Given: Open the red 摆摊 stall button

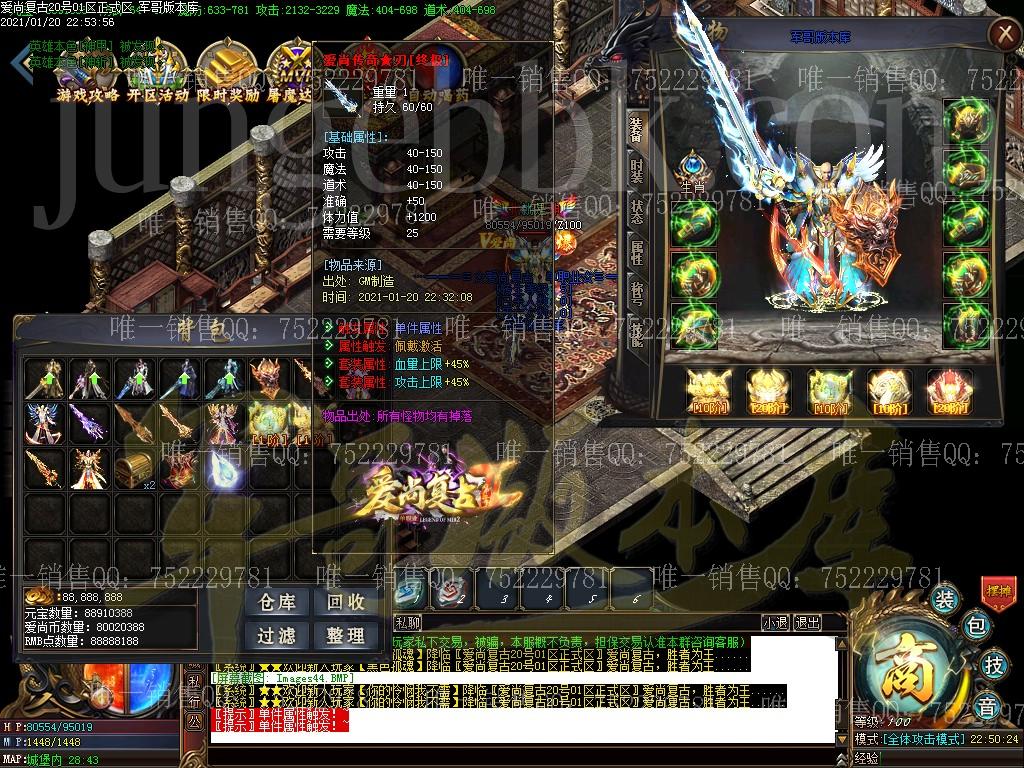Looking at the screenshot, I should tap(999, 592).
